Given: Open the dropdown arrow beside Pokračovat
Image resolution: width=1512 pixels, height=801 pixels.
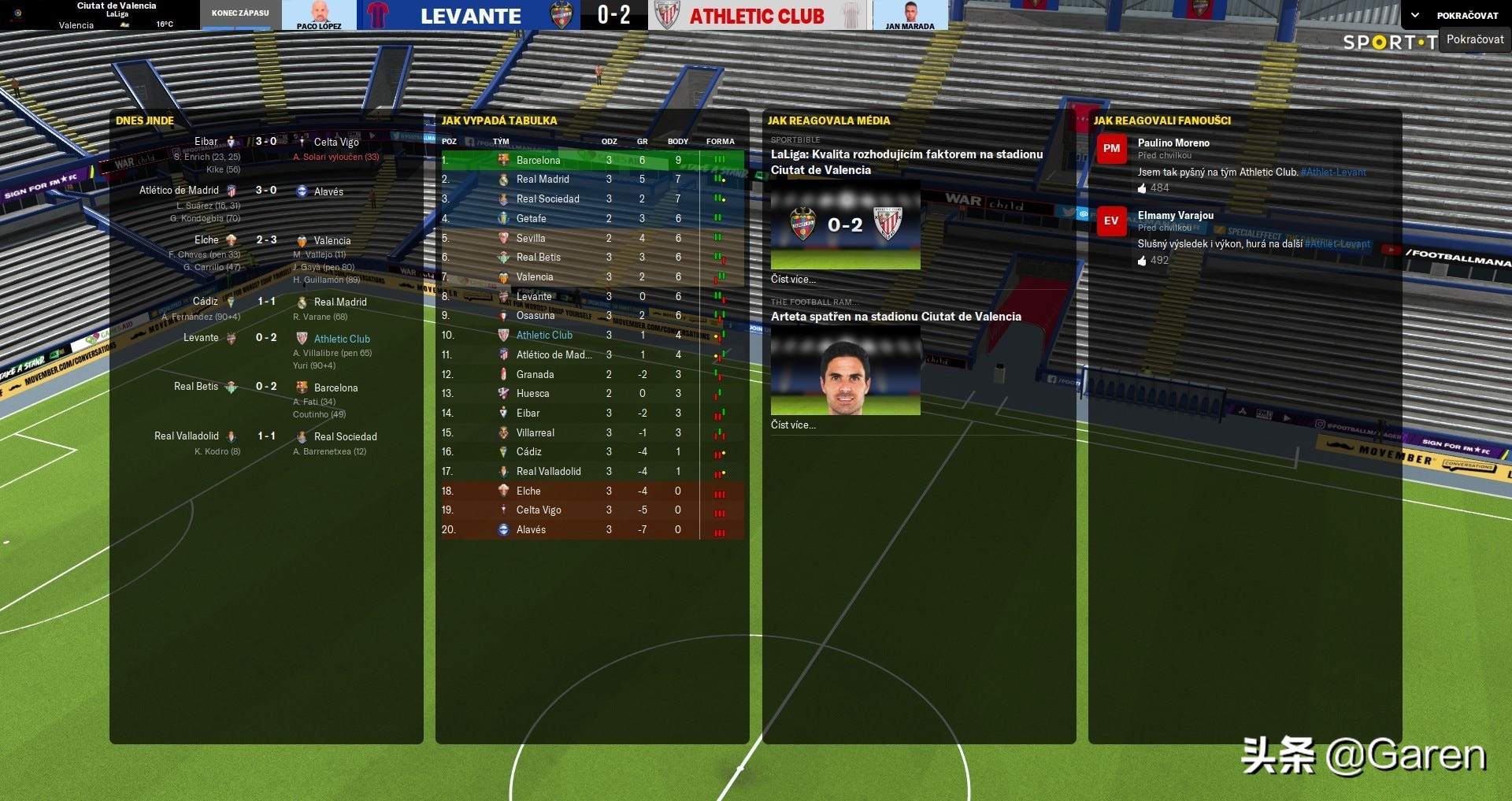Looking at the screenshot, I should point(1415,15).
